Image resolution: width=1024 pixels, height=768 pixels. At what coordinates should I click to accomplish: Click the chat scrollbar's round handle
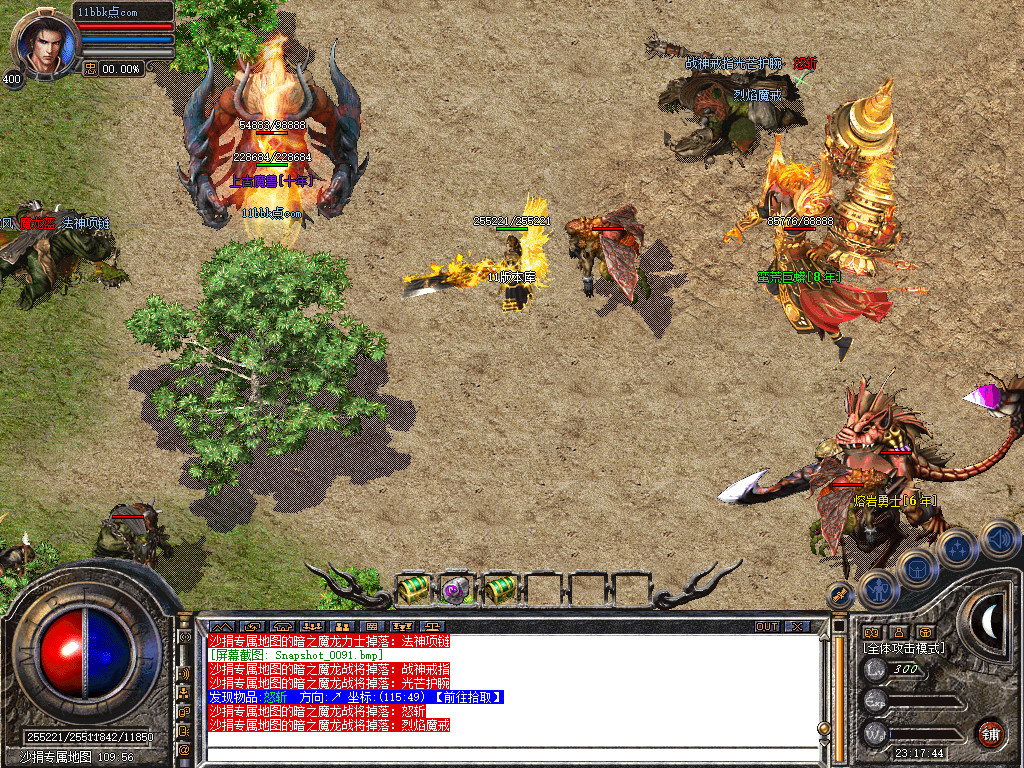click(824, 727)
